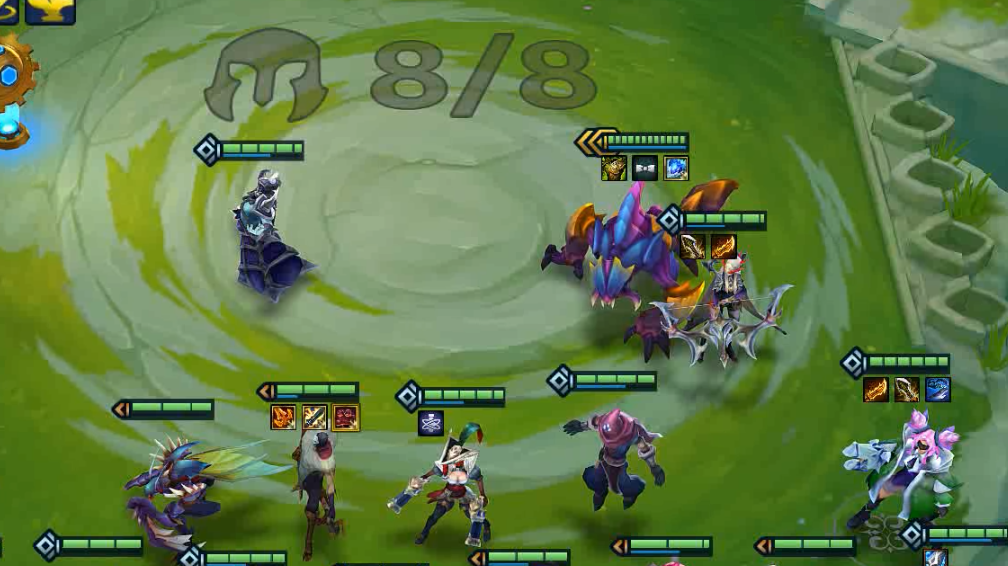Click the glowing blue orb item icon
Screen dimensions: 1008x566
click(676, 168)
